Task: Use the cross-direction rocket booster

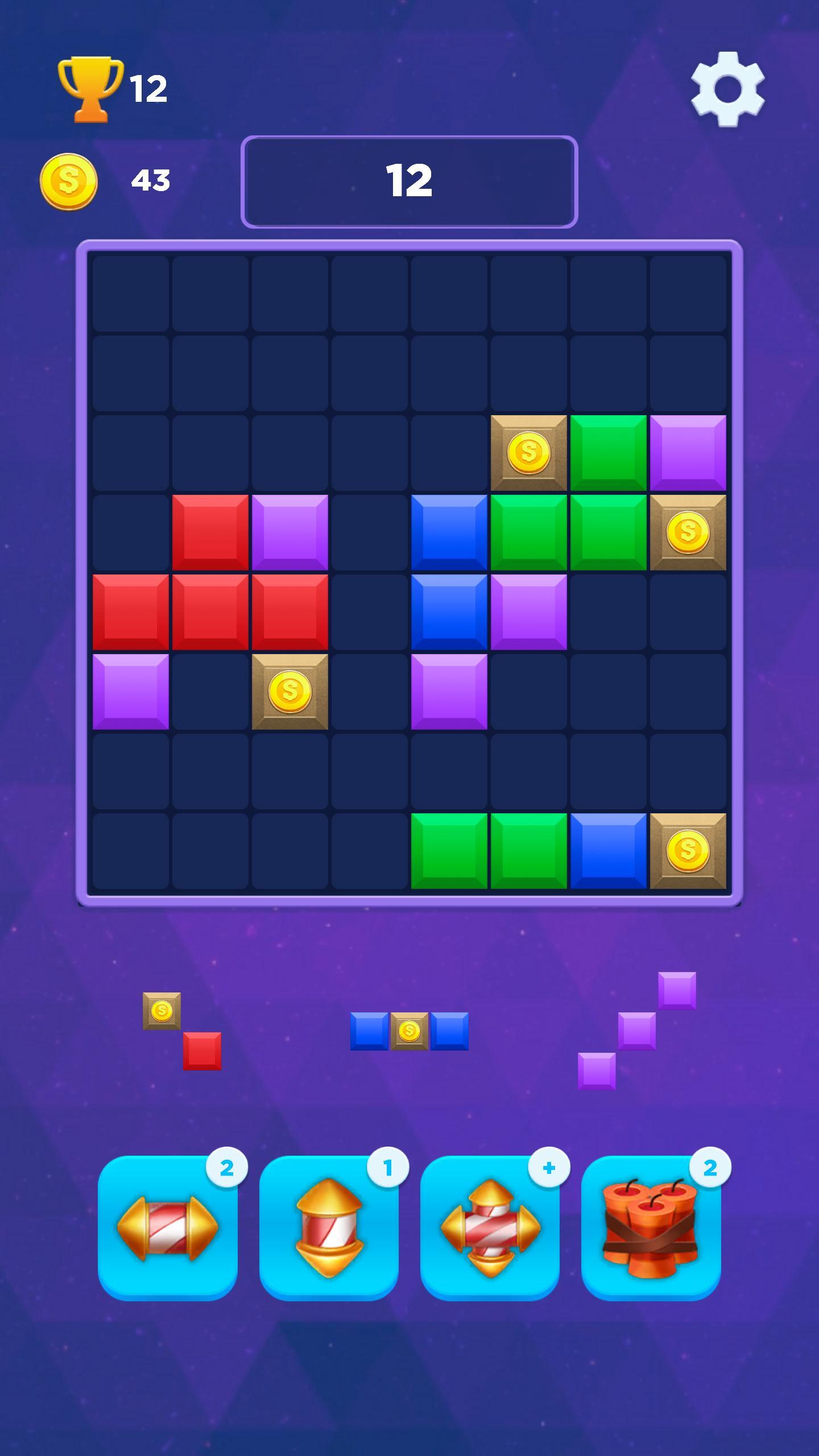Action: [489, 1228]
